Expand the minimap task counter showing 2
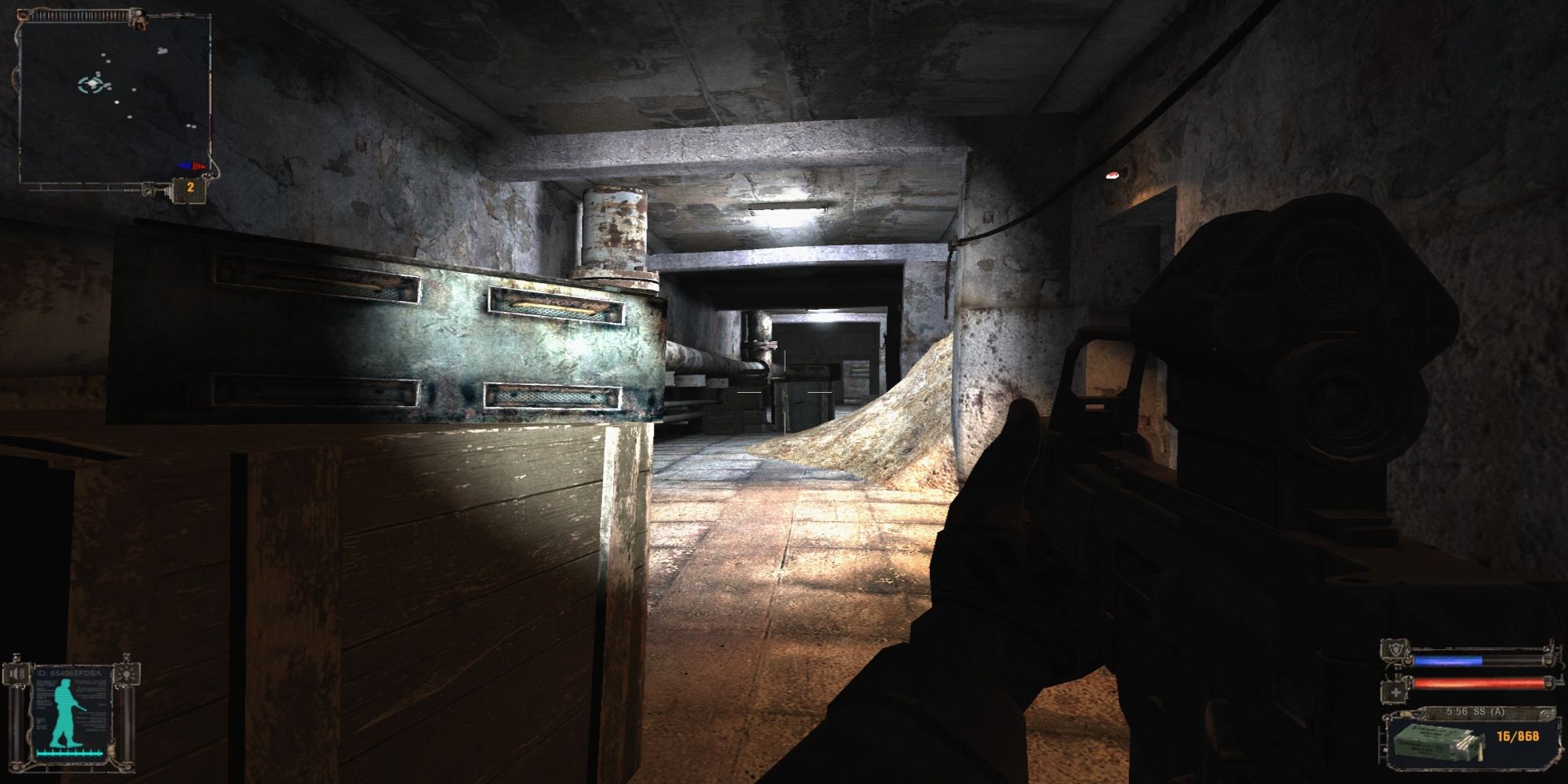 point(191,188)
